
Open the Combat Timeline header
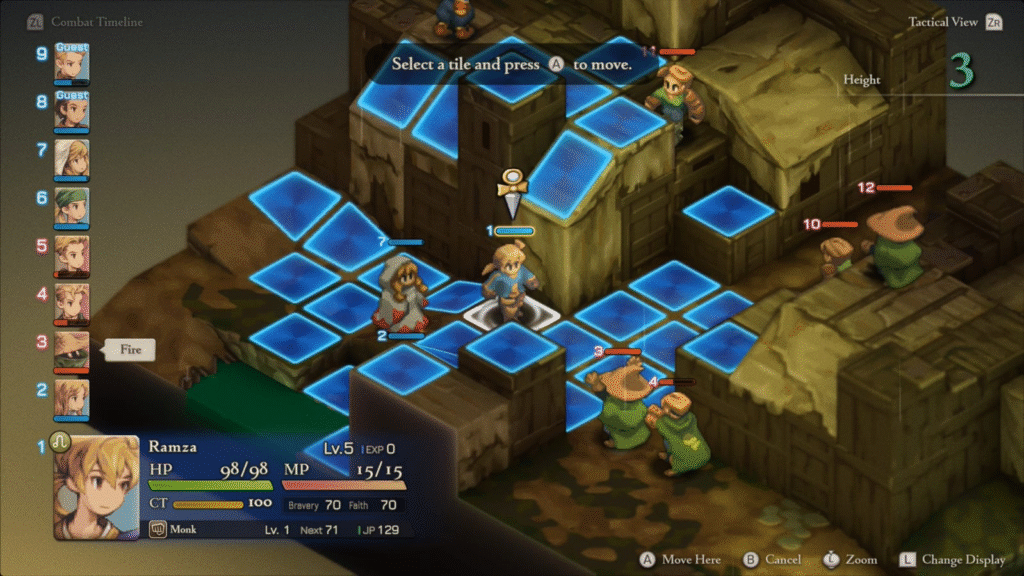(x=96, y=21)
